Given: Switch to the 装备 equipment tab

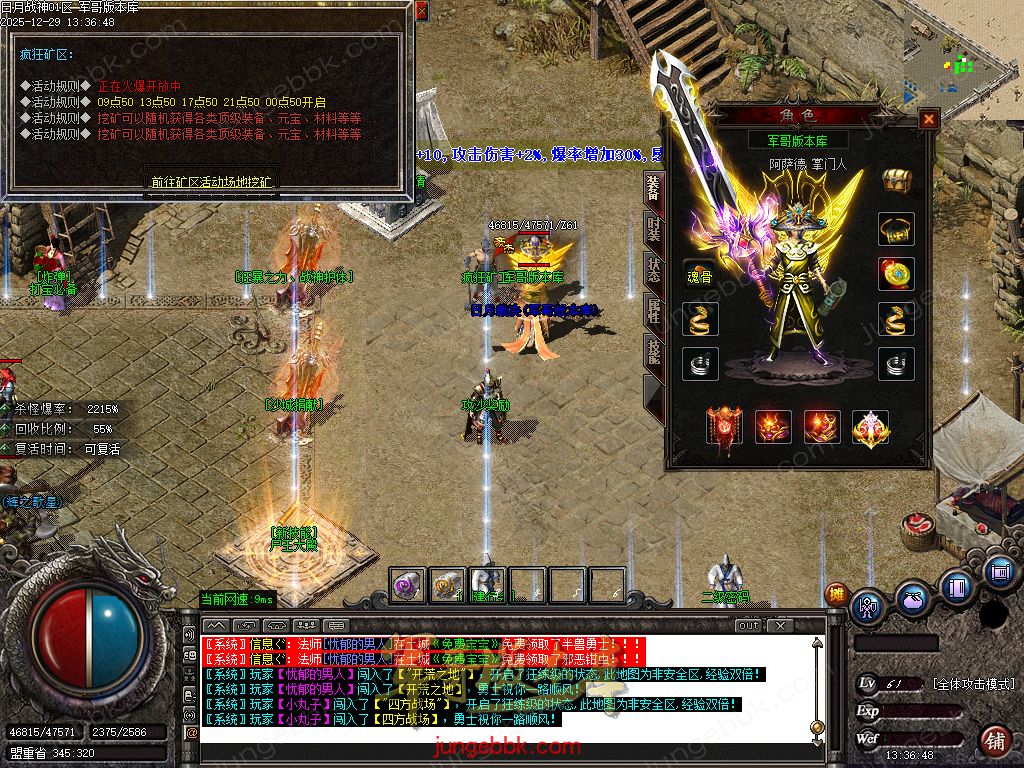Looking at the screenshot, I should pos(653,188).
